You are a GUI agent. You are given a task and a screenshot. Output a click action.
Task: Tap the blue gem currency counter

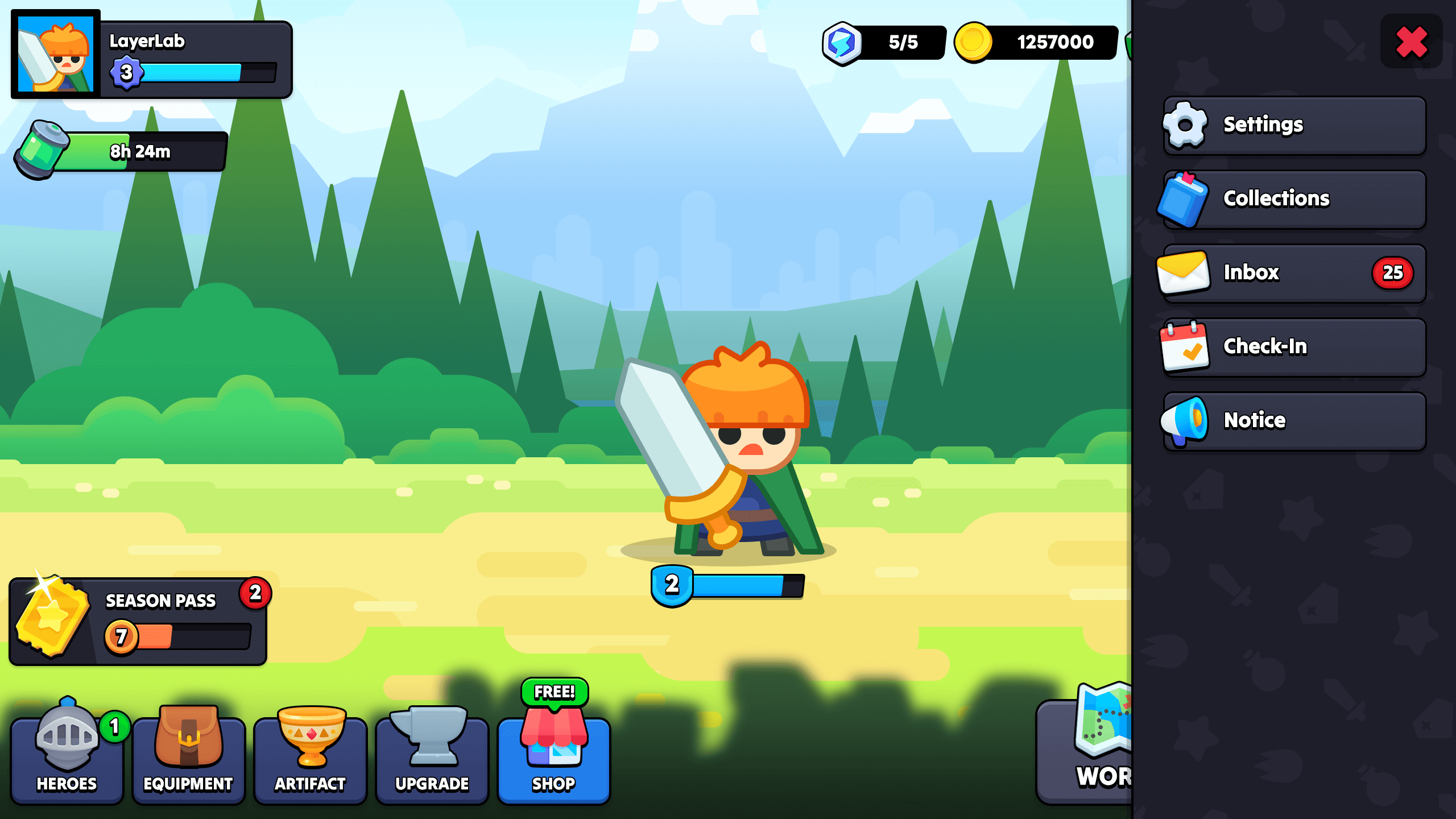[x=882, y=42]
